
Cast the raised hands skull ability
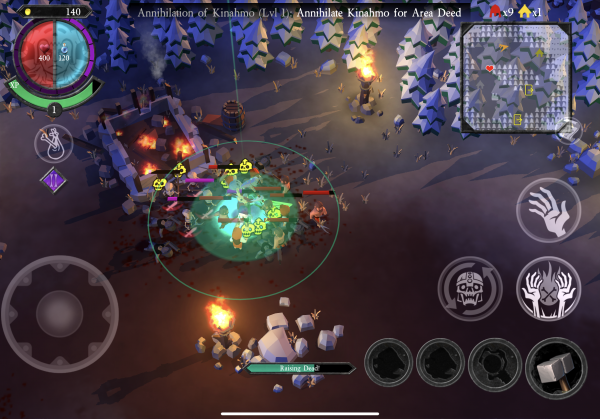[x=548, y=288]
